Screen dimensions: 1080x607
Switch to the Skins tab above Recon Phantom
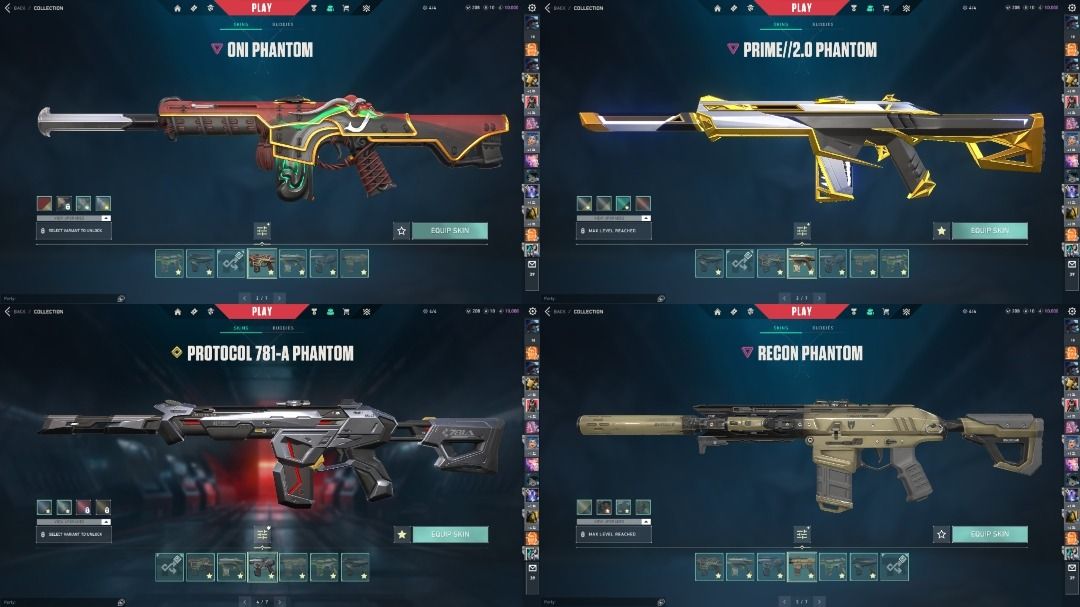(777, 327)
